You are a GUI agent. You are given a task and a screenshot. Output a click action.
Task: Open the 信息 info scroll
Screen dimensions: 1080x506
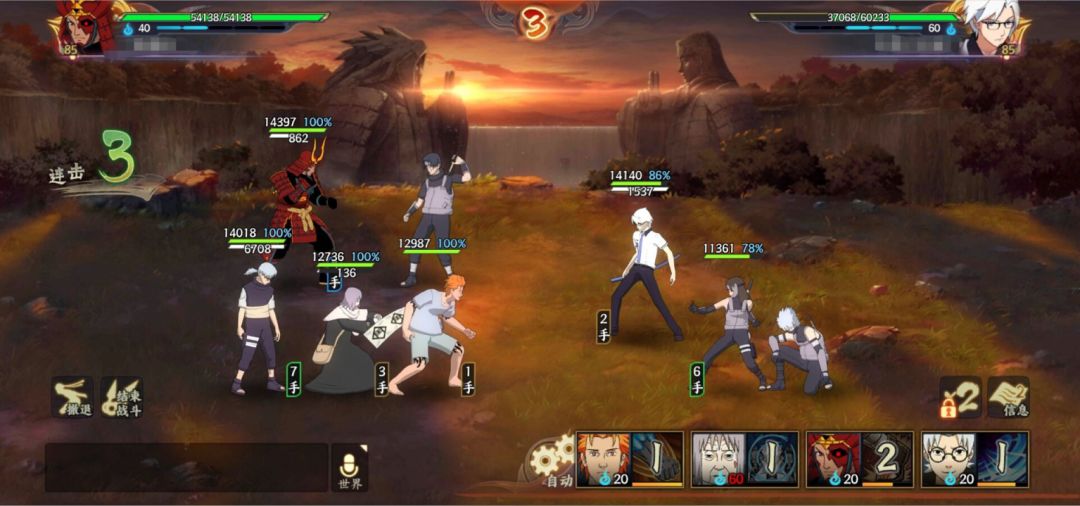point(1009,397)
